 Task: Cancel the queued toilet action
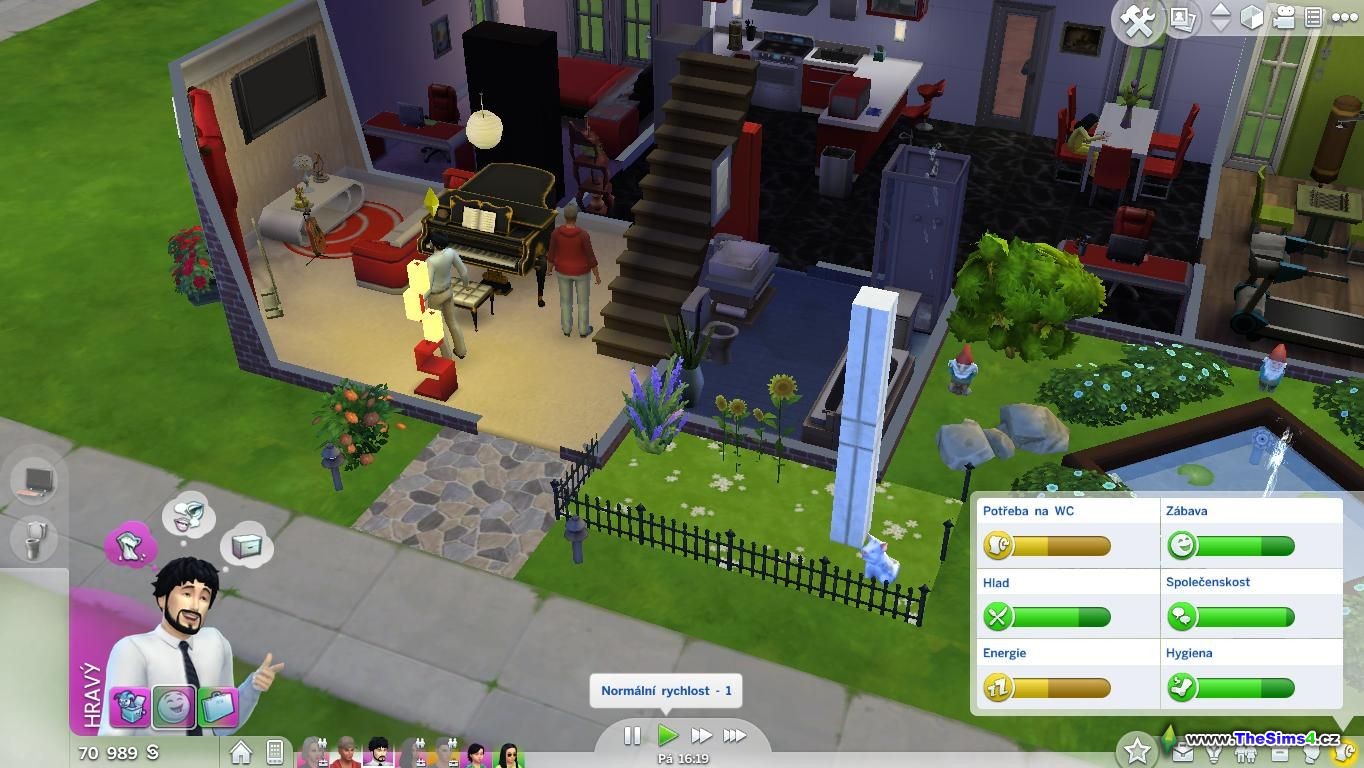(x=34, y=540)
